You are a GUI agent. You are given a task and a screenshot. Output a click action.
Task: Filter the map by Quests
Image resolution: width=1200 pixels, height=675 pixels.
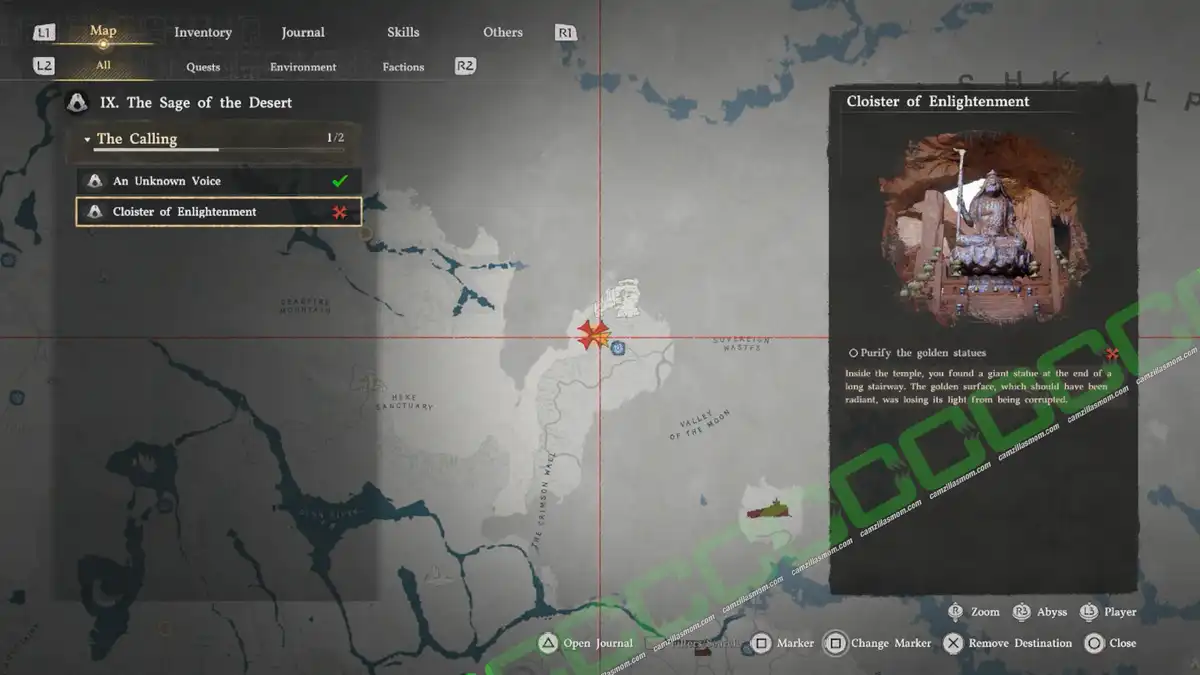203,67
